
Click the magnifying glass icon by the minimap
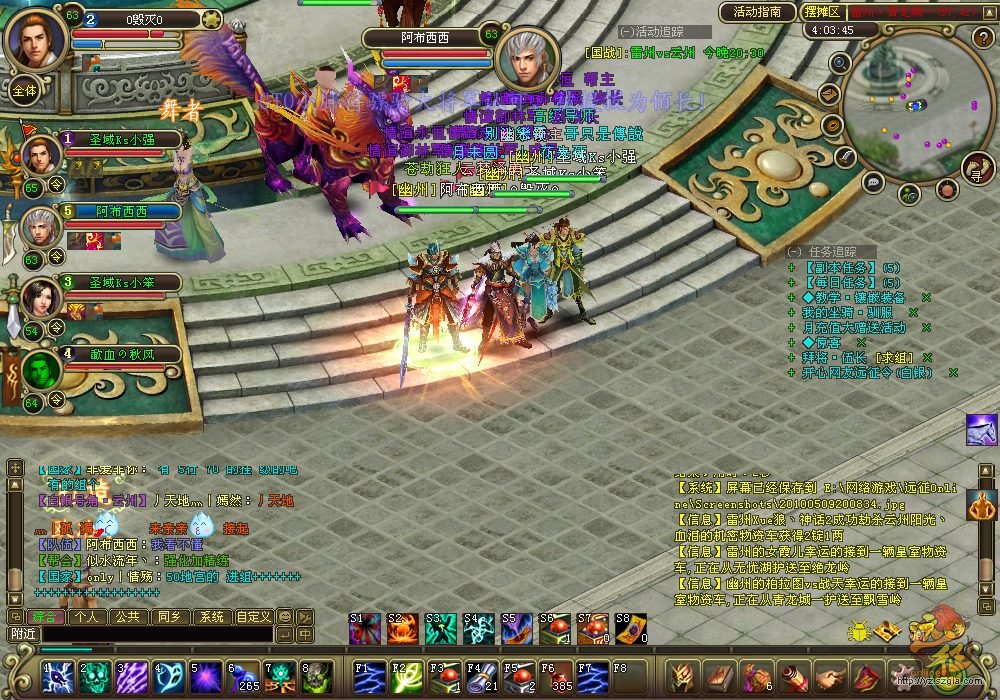(840, 62)
